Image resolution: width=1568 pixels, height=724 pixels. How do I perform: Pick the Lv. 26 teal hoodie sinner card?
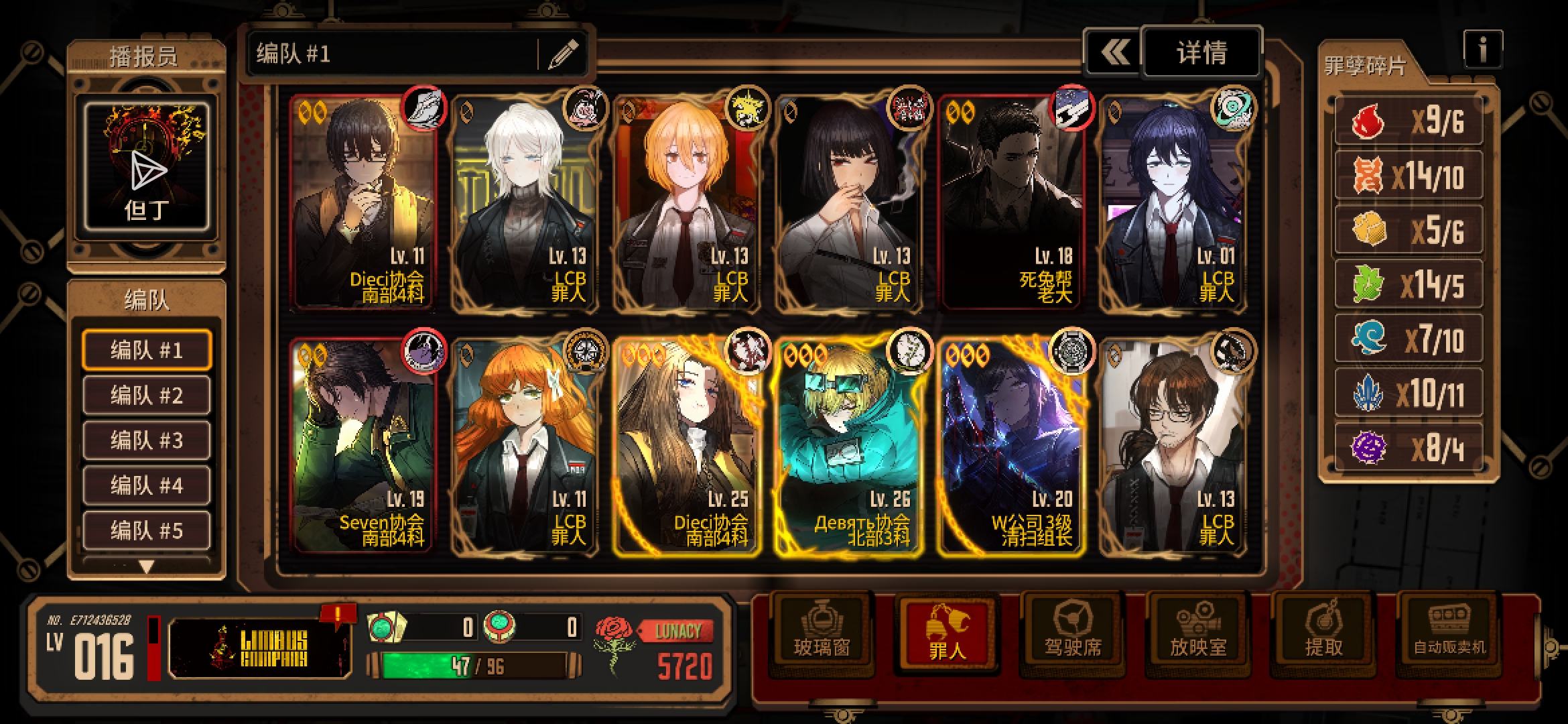pyautogui.click(x=848, y=446)
